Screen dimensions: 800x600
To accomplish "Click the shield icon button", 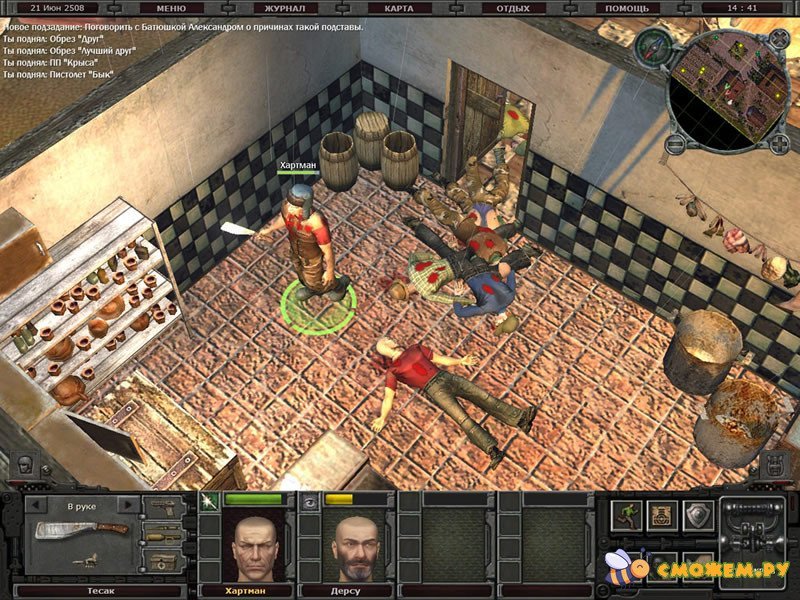I will point(699,515).
